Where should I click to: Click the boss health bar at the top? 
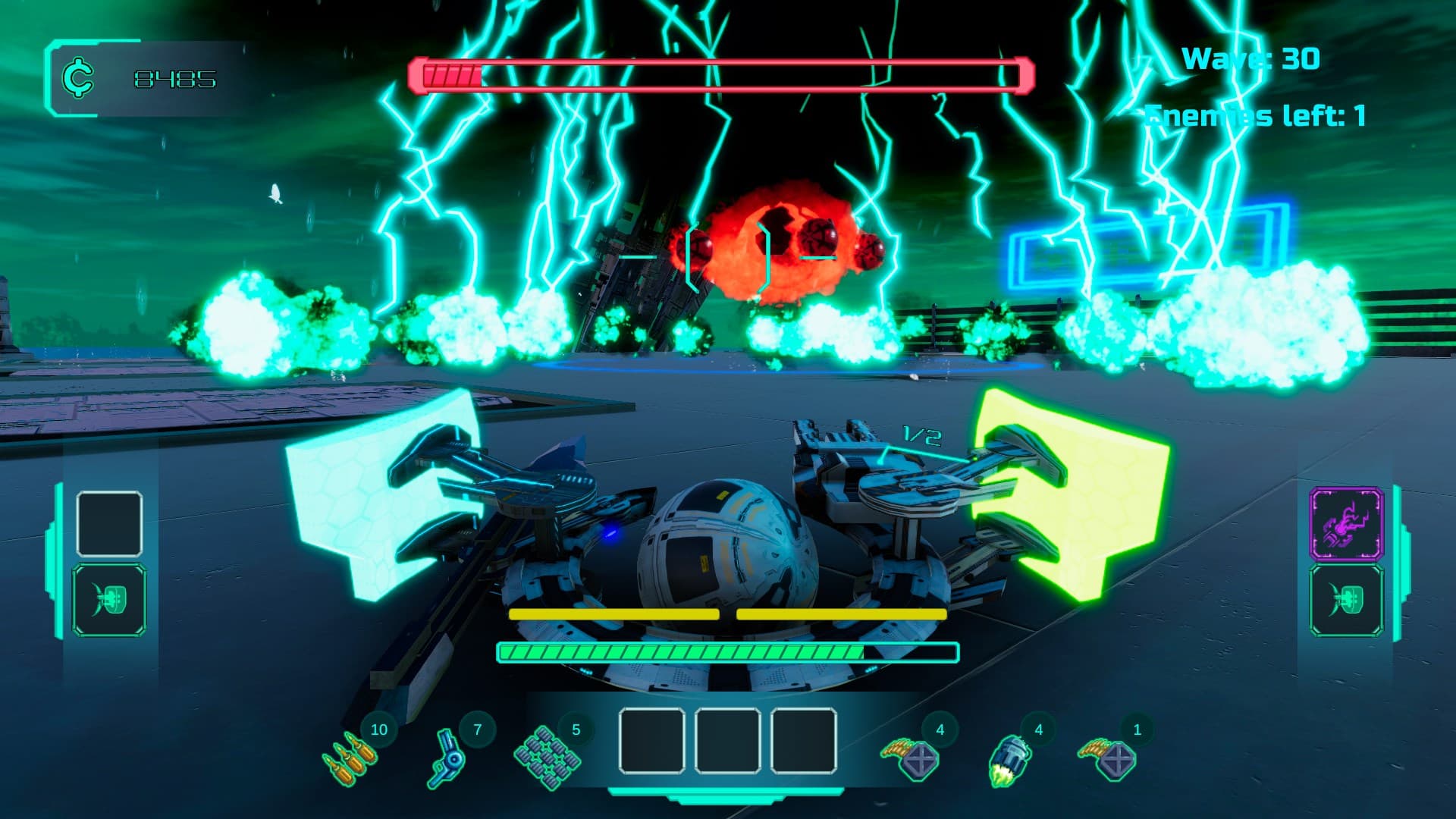pyautogui.click(x=720, y=74)
